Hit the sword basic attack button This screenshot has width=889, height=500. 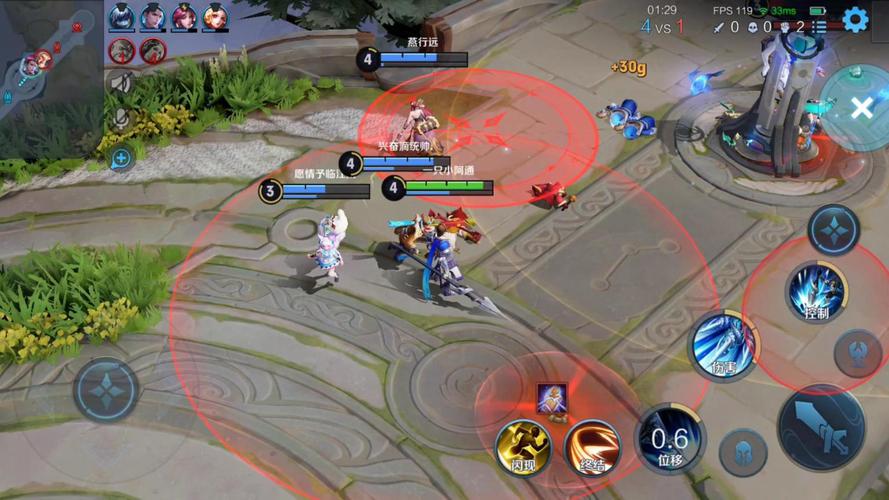(821, 427)
